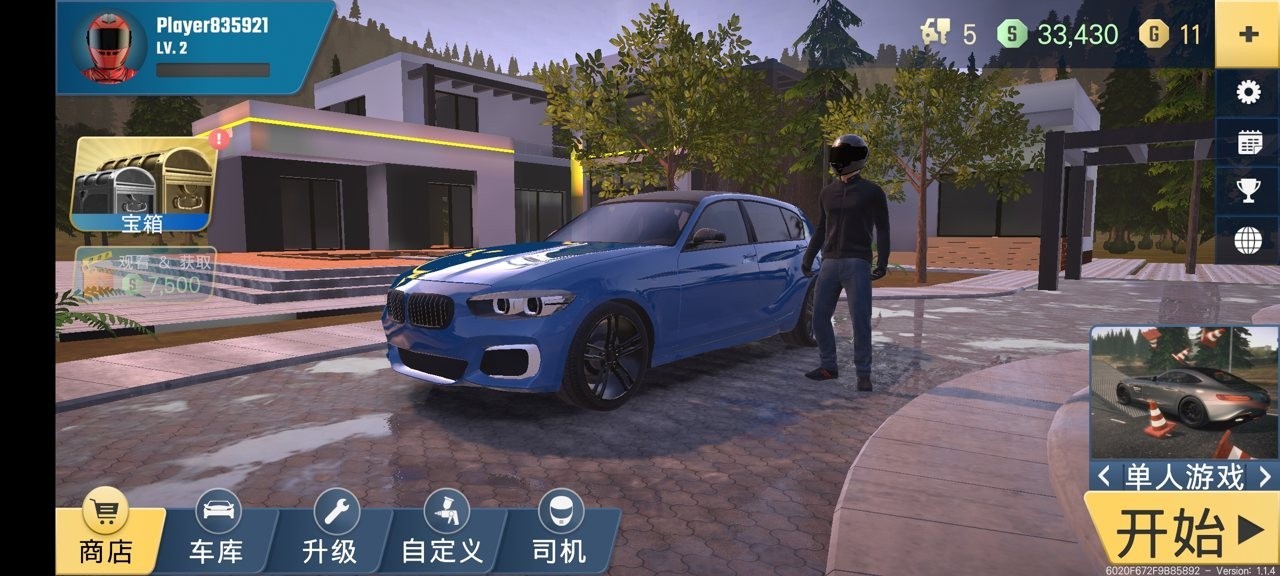Open the gear settings icon
1280x576 pixels.
tap(1248, 93)
